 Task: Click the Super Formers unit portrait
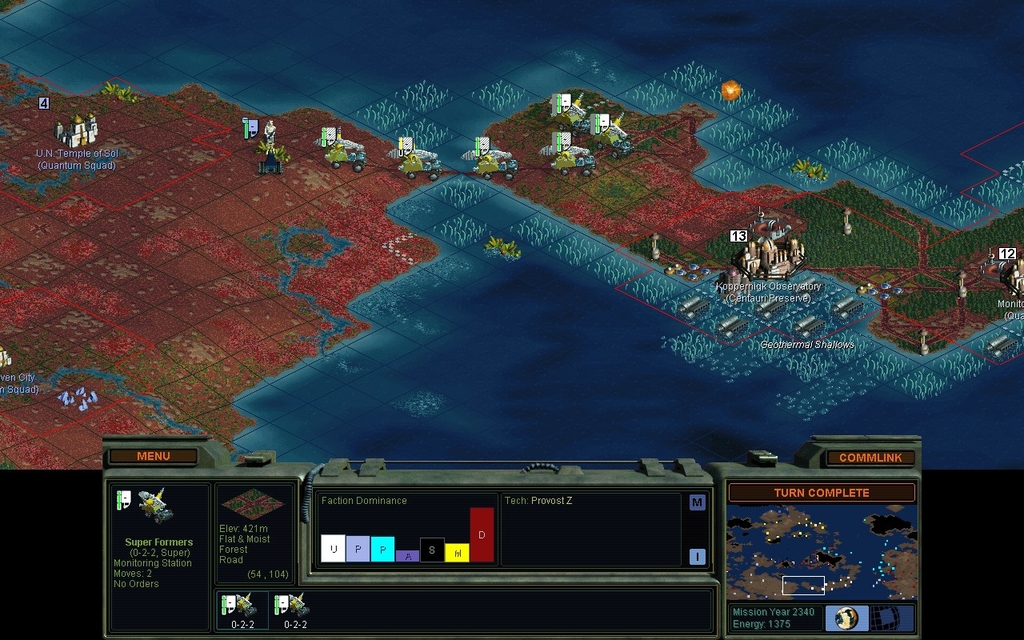click(154, 506)
